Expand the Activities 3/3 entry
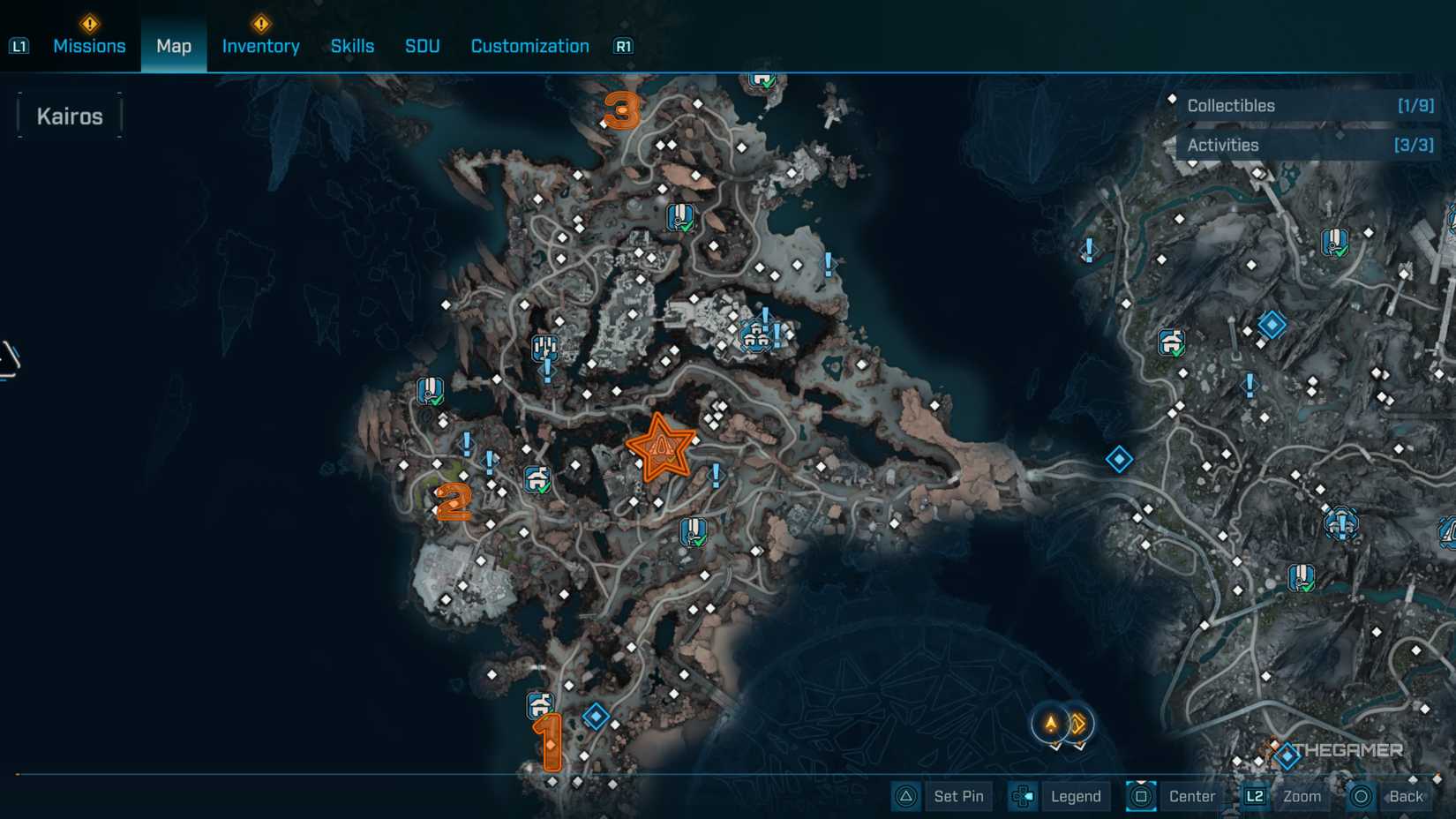This screenshot has width=1456, height=819. (1307, 145)
